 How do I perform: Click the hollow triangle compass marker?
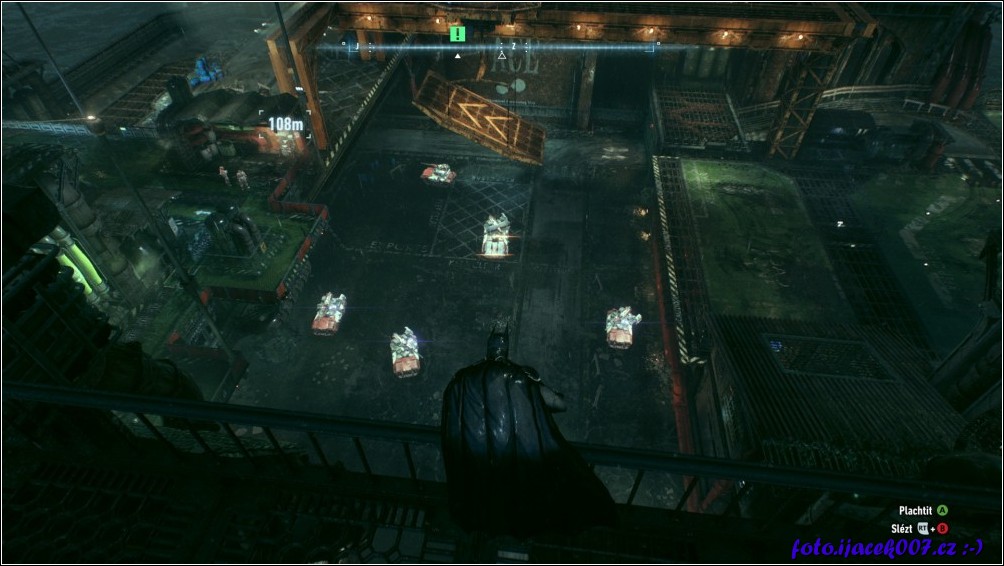(x=502, y=55)
